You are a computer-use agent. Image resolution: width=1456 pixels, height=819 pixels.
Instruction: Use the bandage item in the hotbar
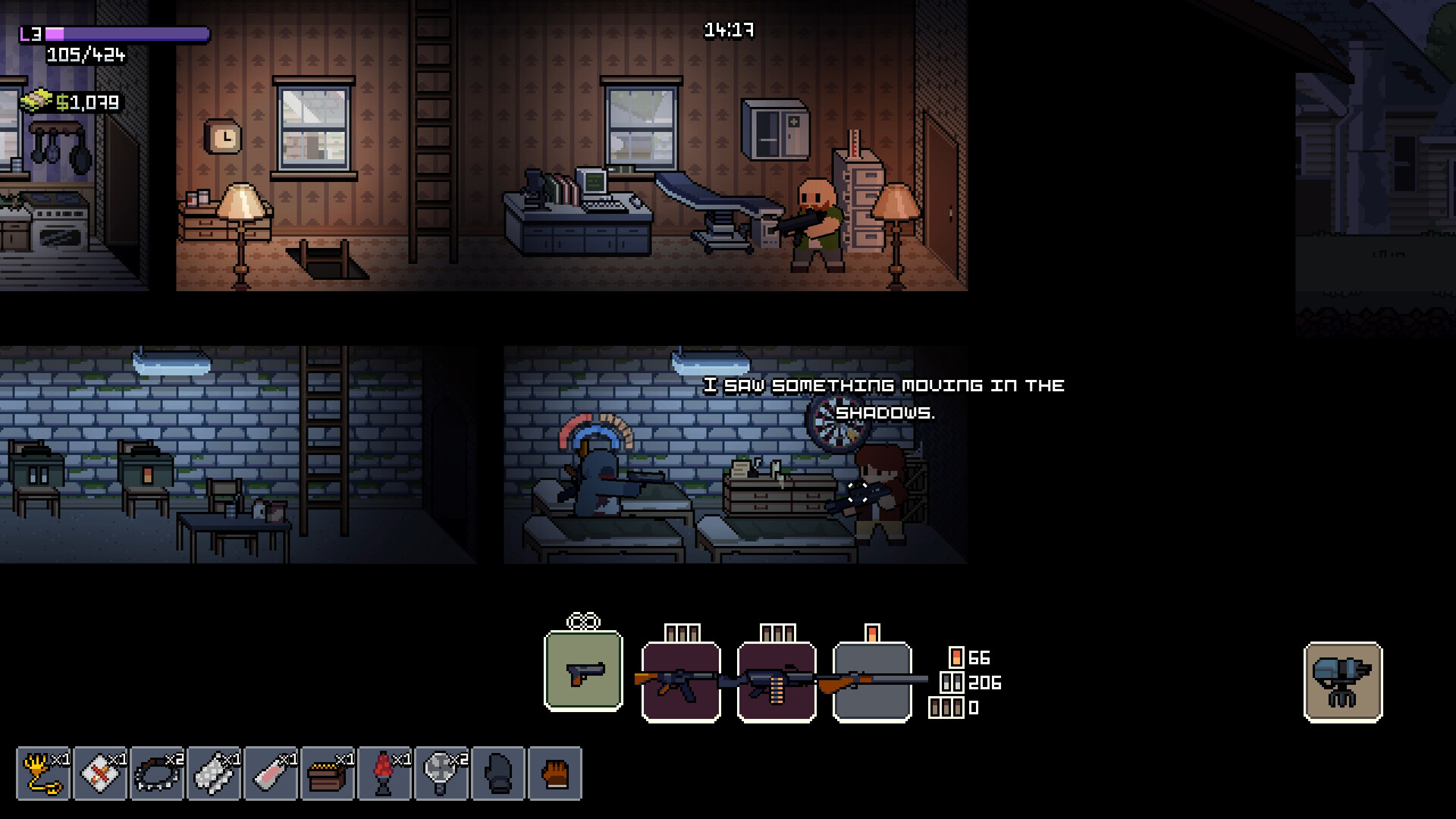coord(99,771)
